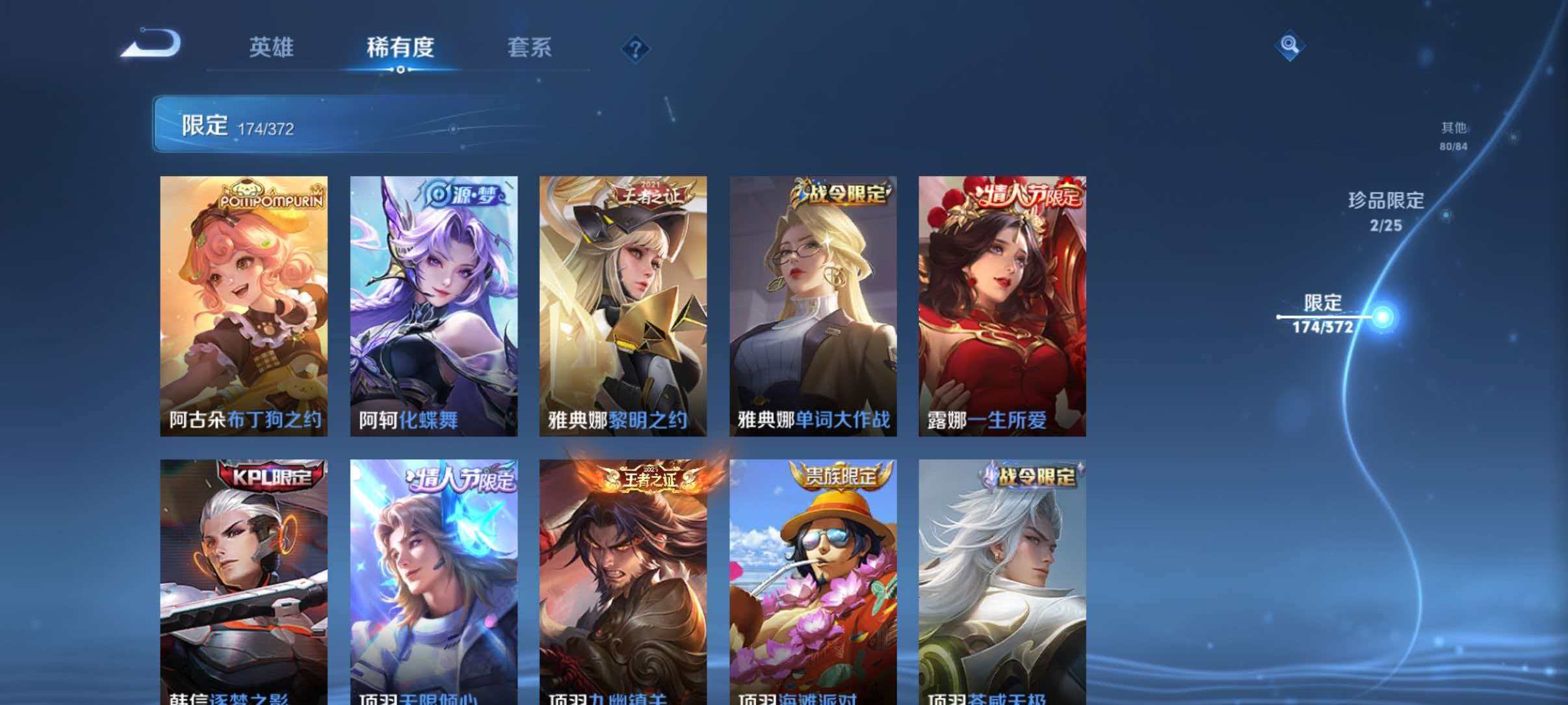Jump to the 其他 category on right
Viewport: 1568px width, 705px height.
1452,135
